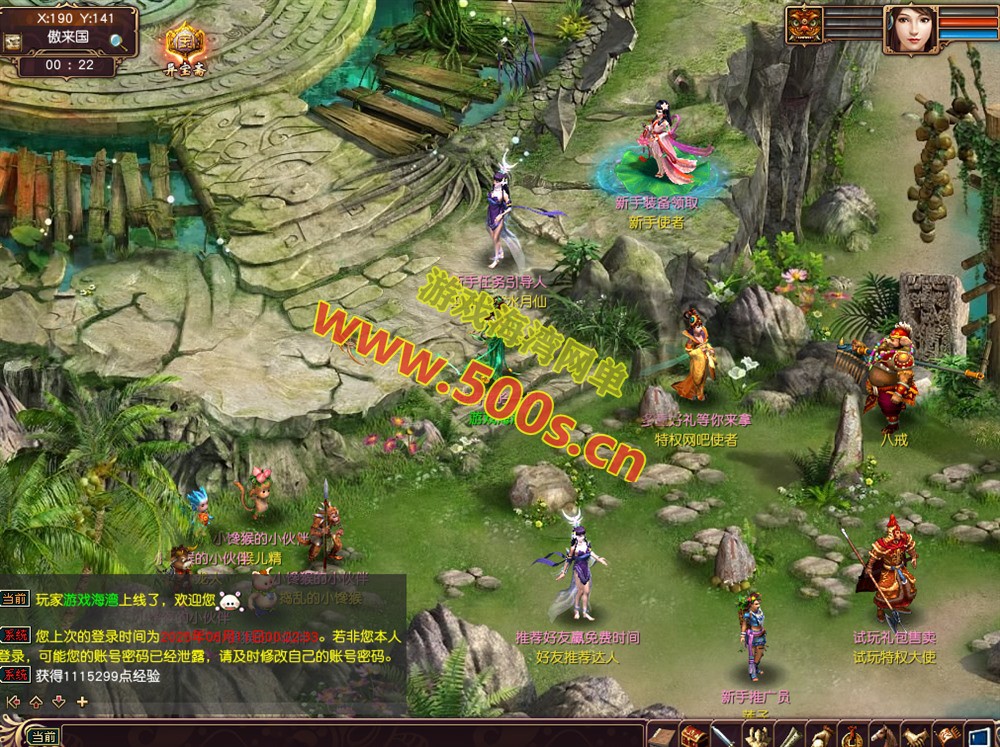
Task: Expand chat window with the plus button
Action: click(x=82, y=702)
